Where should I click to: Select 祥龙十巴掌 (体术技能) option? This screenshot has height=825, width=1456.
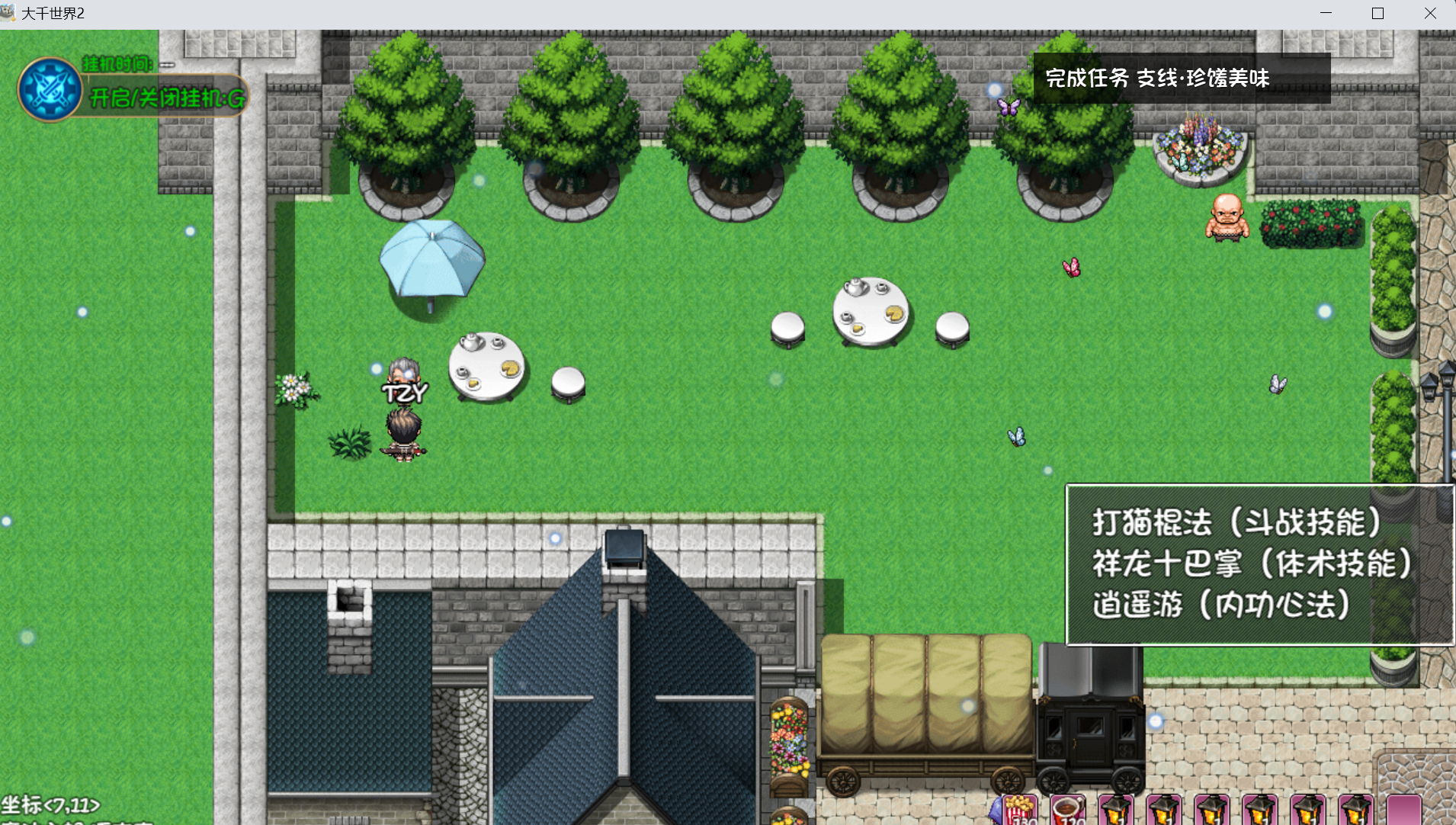coord(1252,564)
